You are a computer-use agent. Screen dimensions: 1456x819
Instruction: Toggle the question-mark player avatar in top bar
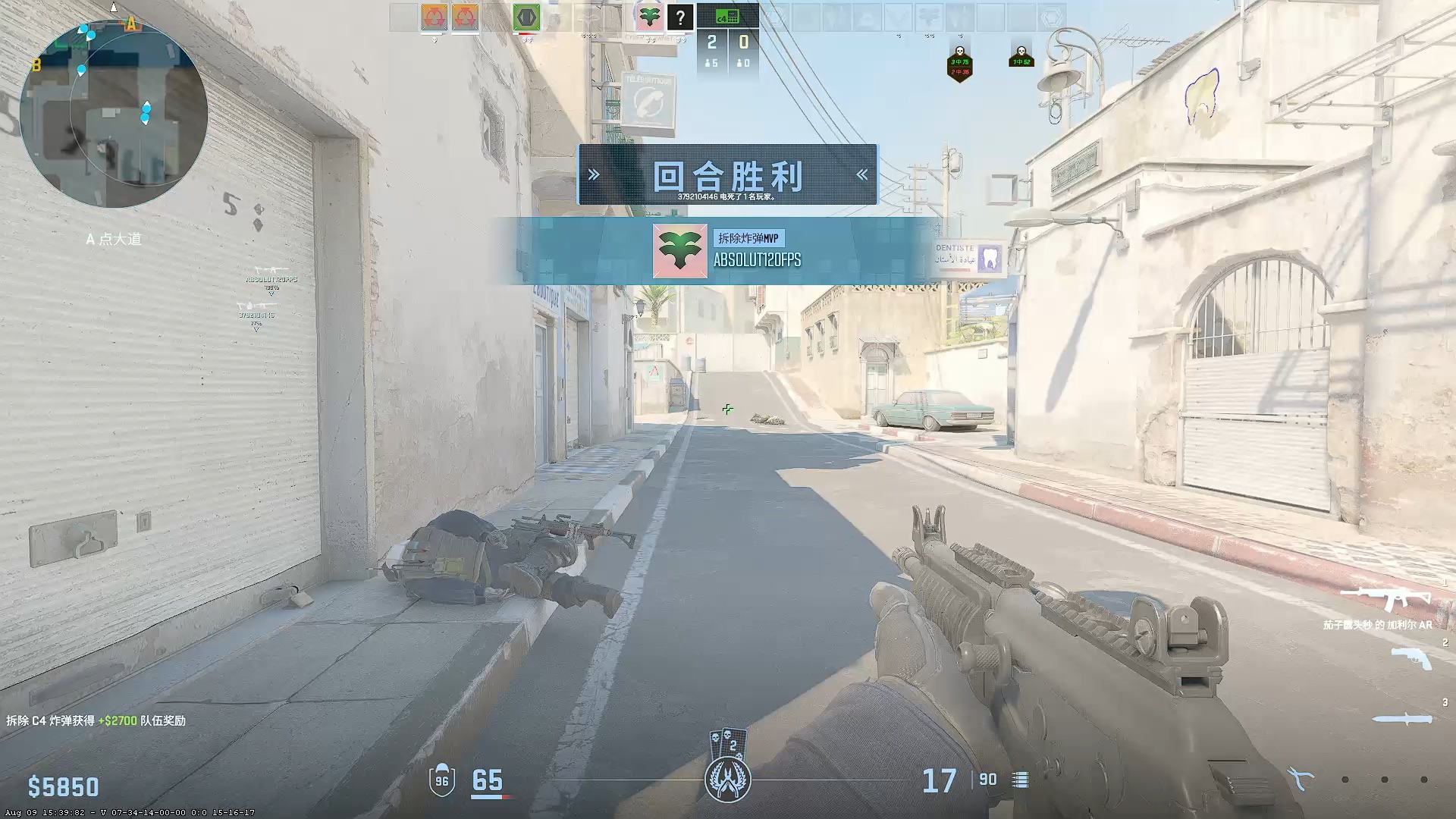679,18
